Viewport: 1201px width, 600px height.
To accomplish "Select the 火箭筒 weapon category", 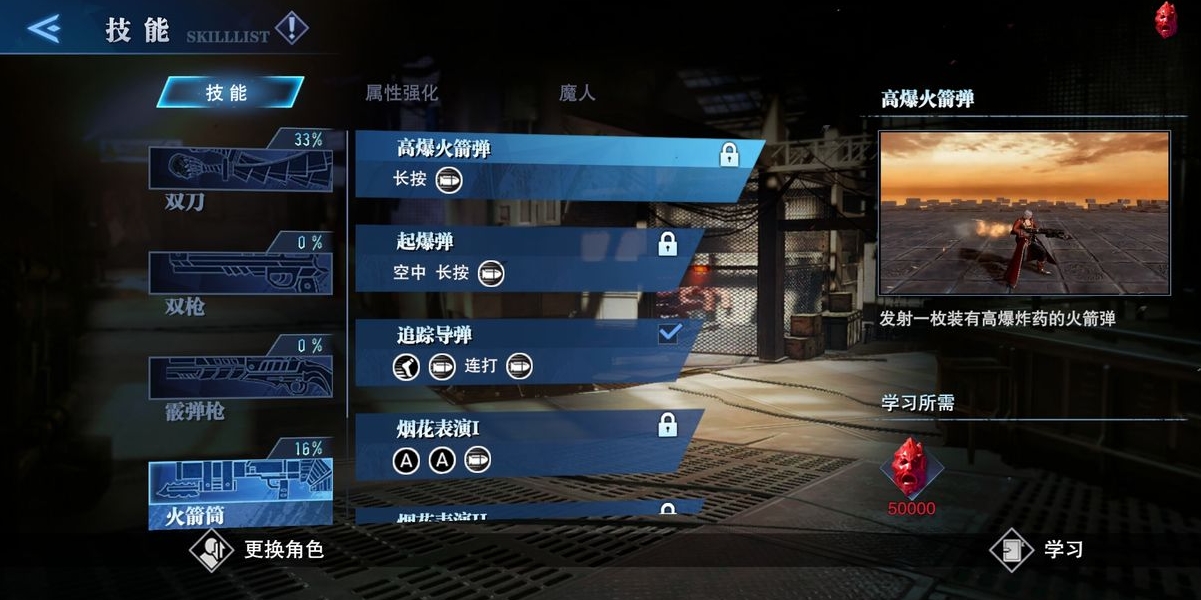I will click(x=240, y=490).
